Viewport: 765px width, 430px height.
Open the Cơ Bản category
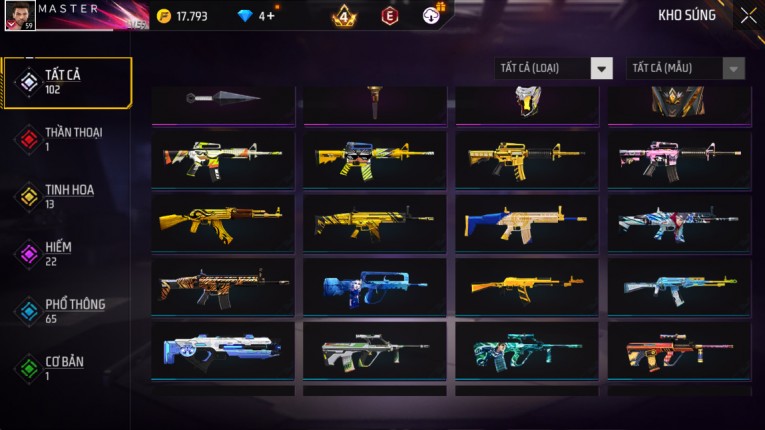[66, 367]
